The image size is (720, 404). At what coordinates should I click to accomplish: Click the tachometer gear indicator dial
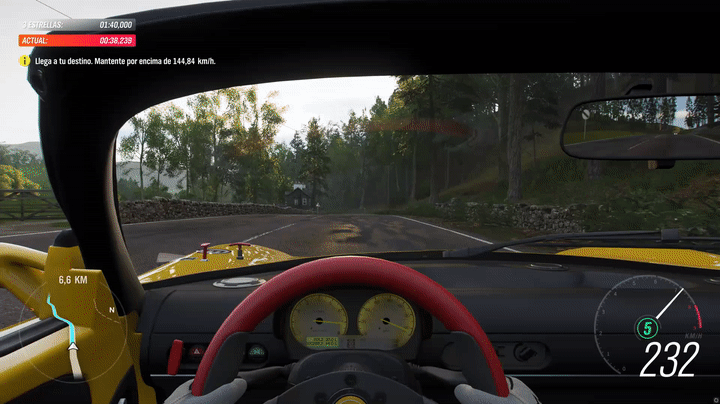point(646,326)
